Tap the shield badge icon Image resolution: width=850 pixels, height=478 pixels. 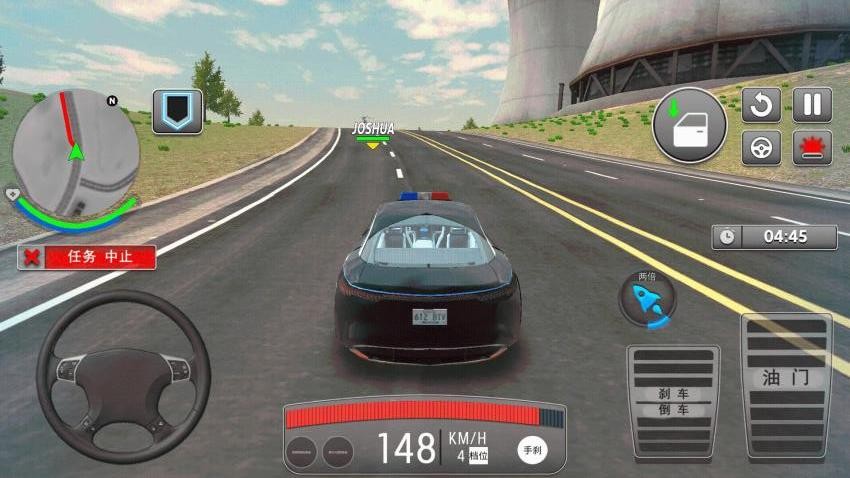(x=177, y=111)
